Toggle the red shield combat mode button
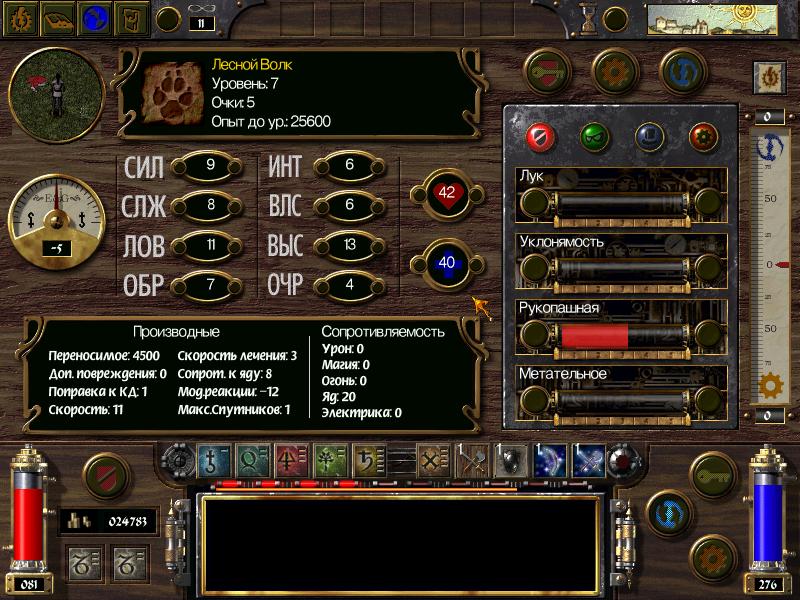The width and height of the screenshot is (800, 600). coord(105,477)
